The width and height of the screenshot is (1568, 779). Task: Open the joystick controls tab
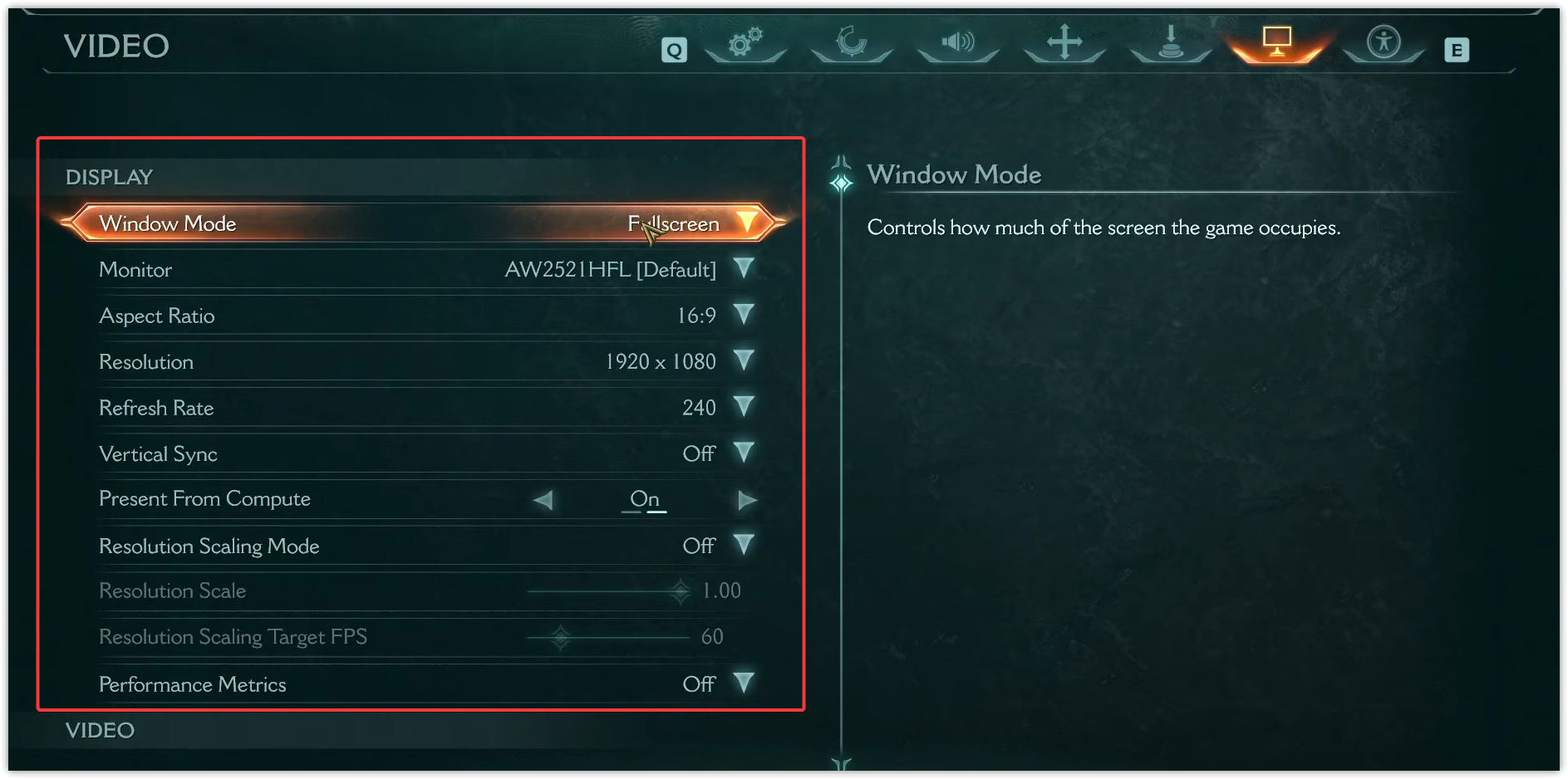(x=1171, y=42)
